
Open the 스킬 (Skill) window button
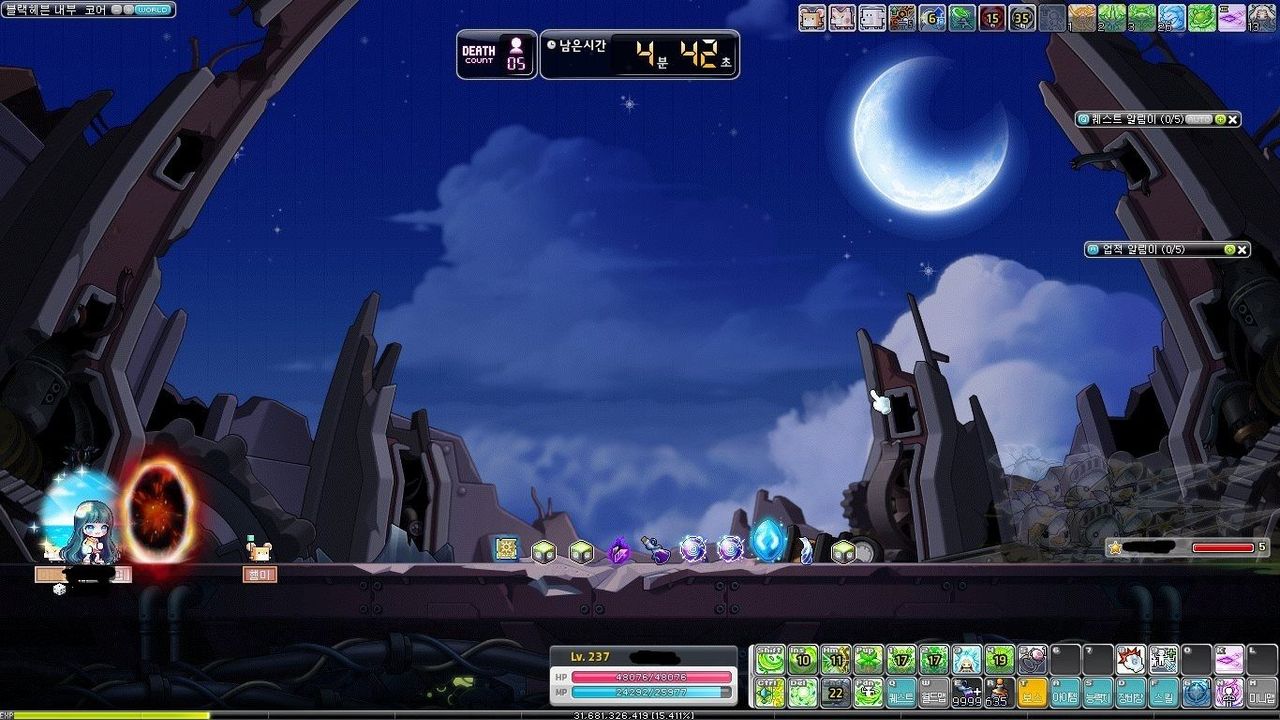[1163, 692]
